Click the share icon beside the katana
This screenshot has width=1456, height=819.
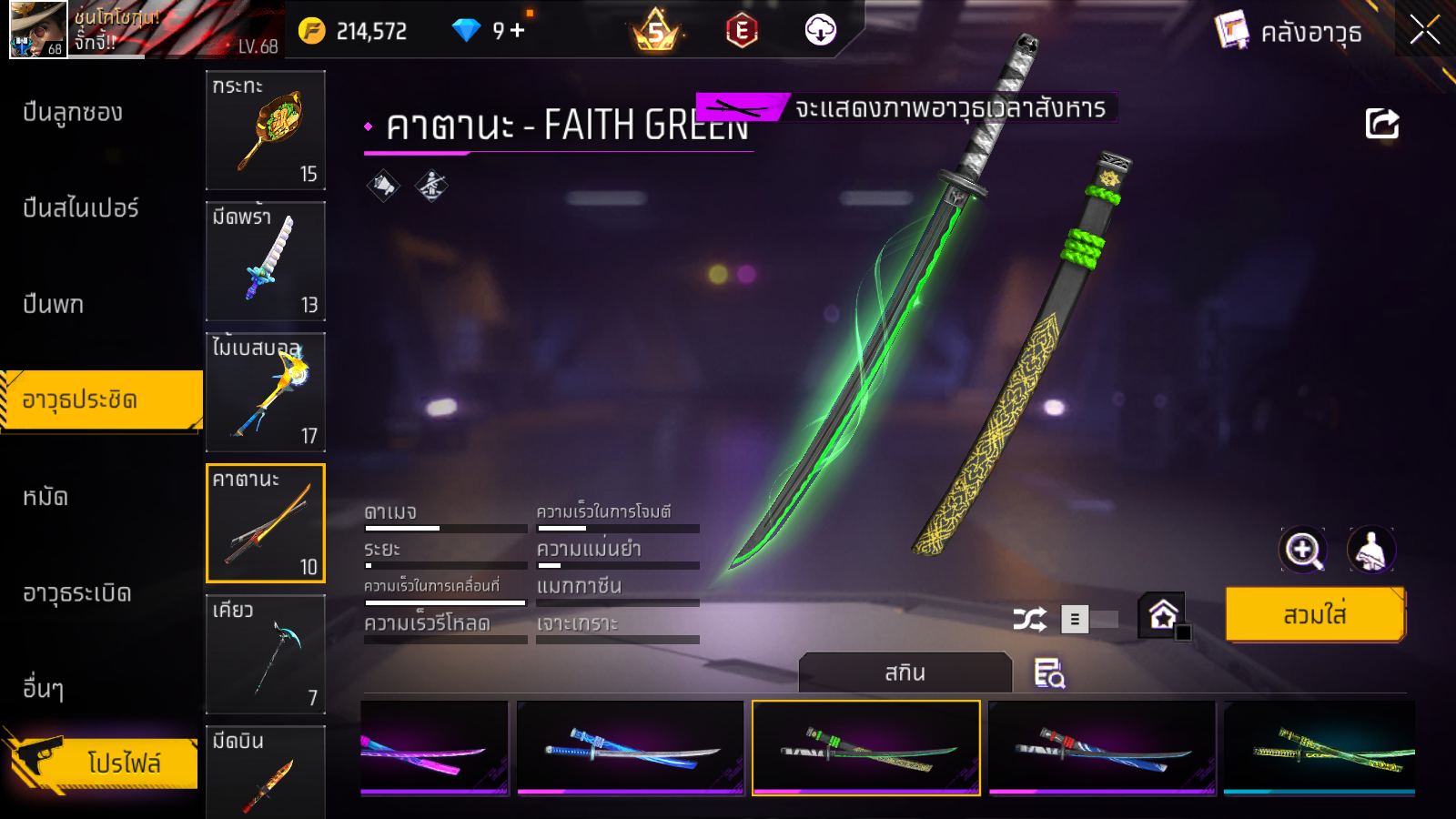1381,124
